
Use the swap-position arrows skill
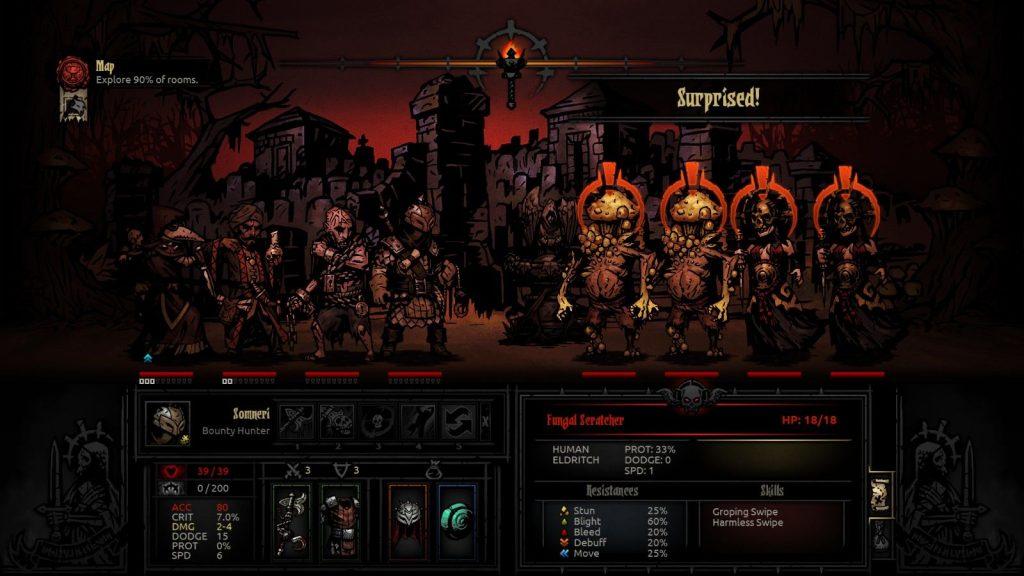pos(458,421)
